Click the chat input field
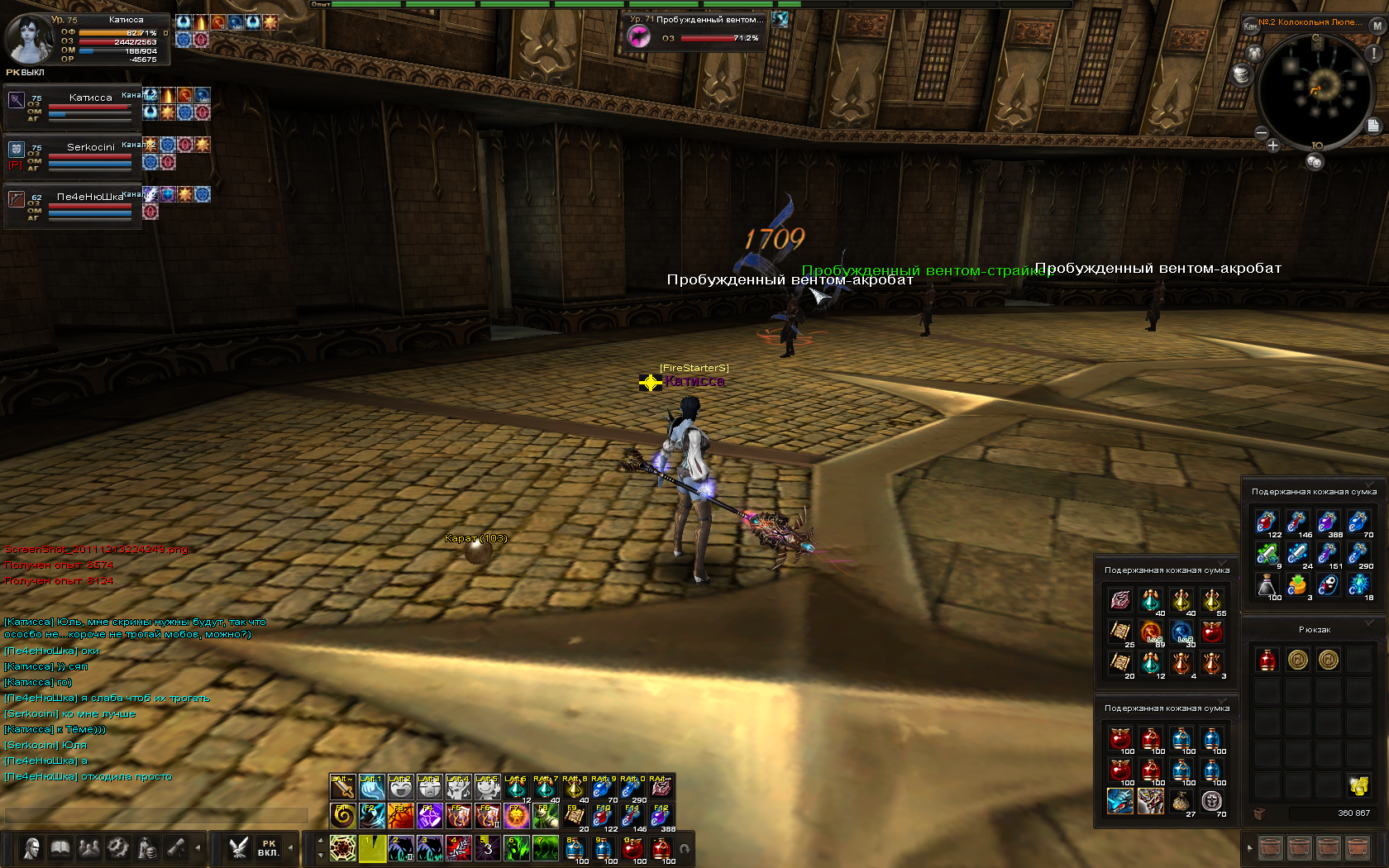 [x=155, y=815]
